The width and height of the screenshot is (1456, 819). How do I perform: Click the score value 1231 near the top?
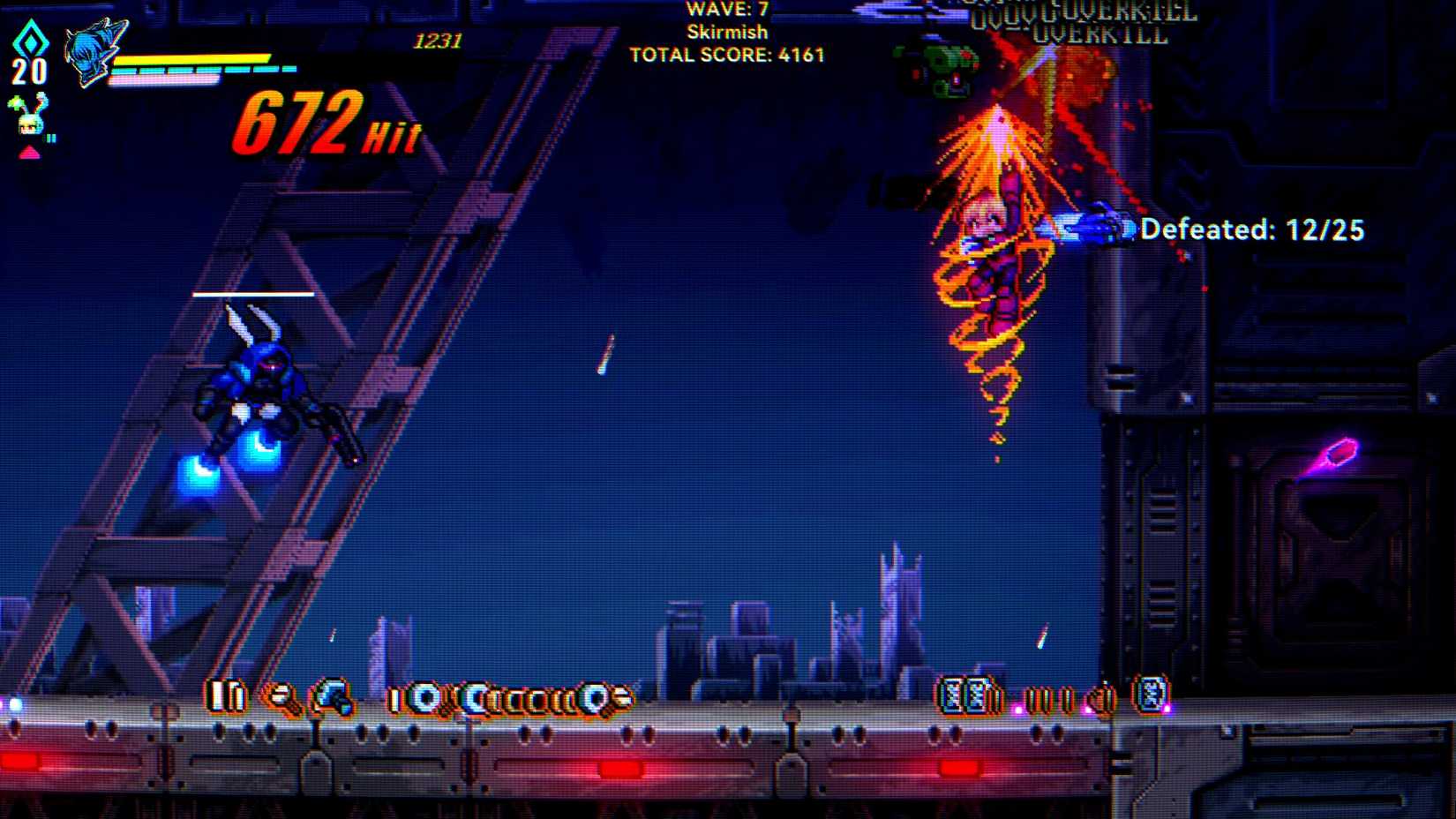point(438,39)
